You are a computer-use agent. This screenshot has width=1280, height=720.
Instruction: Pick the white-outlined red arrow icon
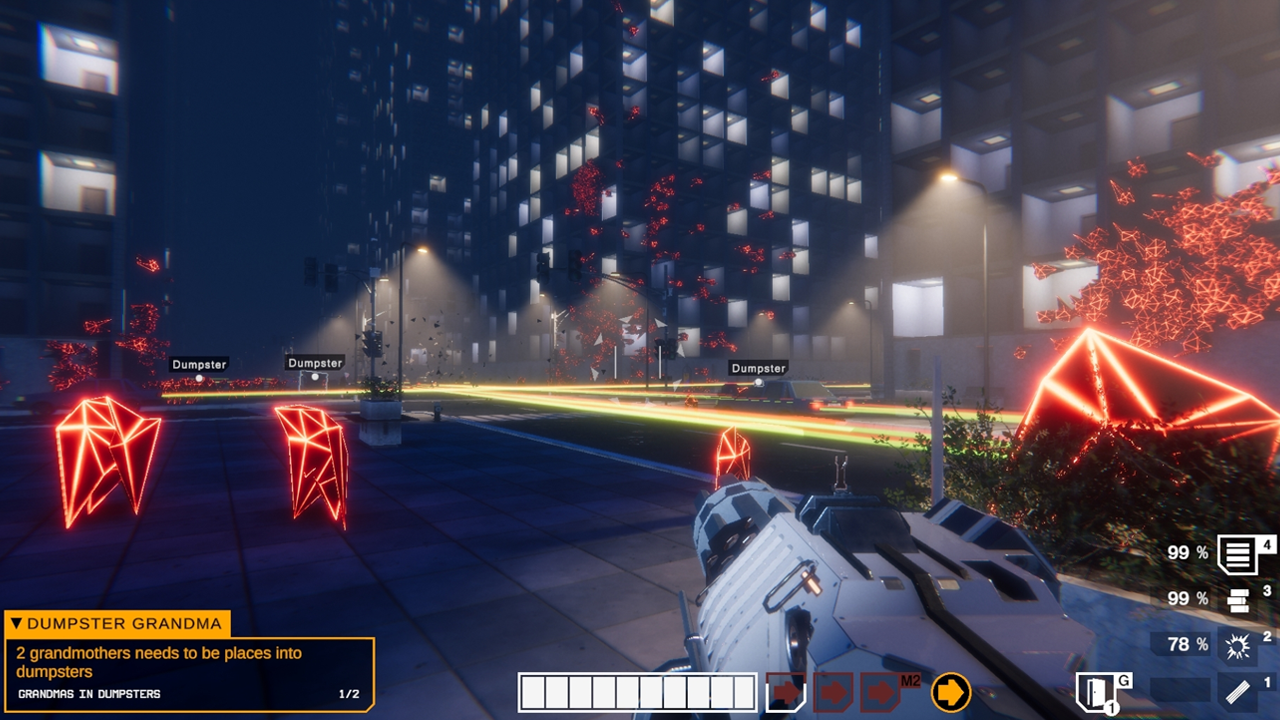coord(786,692)
